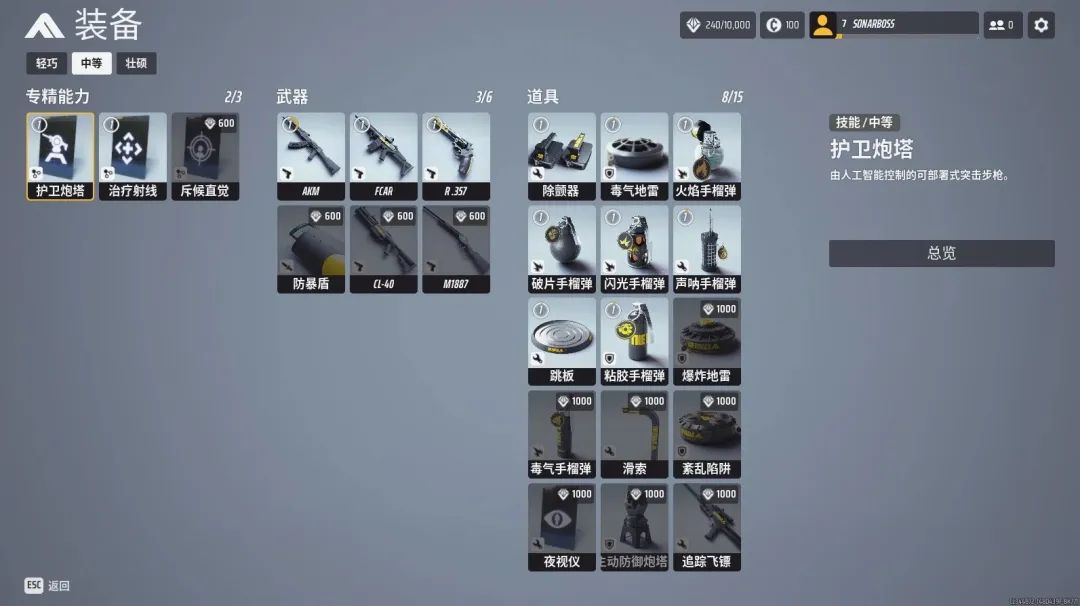1080x606 pixels.
Task: Pick the FCAR rifle card
Action: coord(384,156)
